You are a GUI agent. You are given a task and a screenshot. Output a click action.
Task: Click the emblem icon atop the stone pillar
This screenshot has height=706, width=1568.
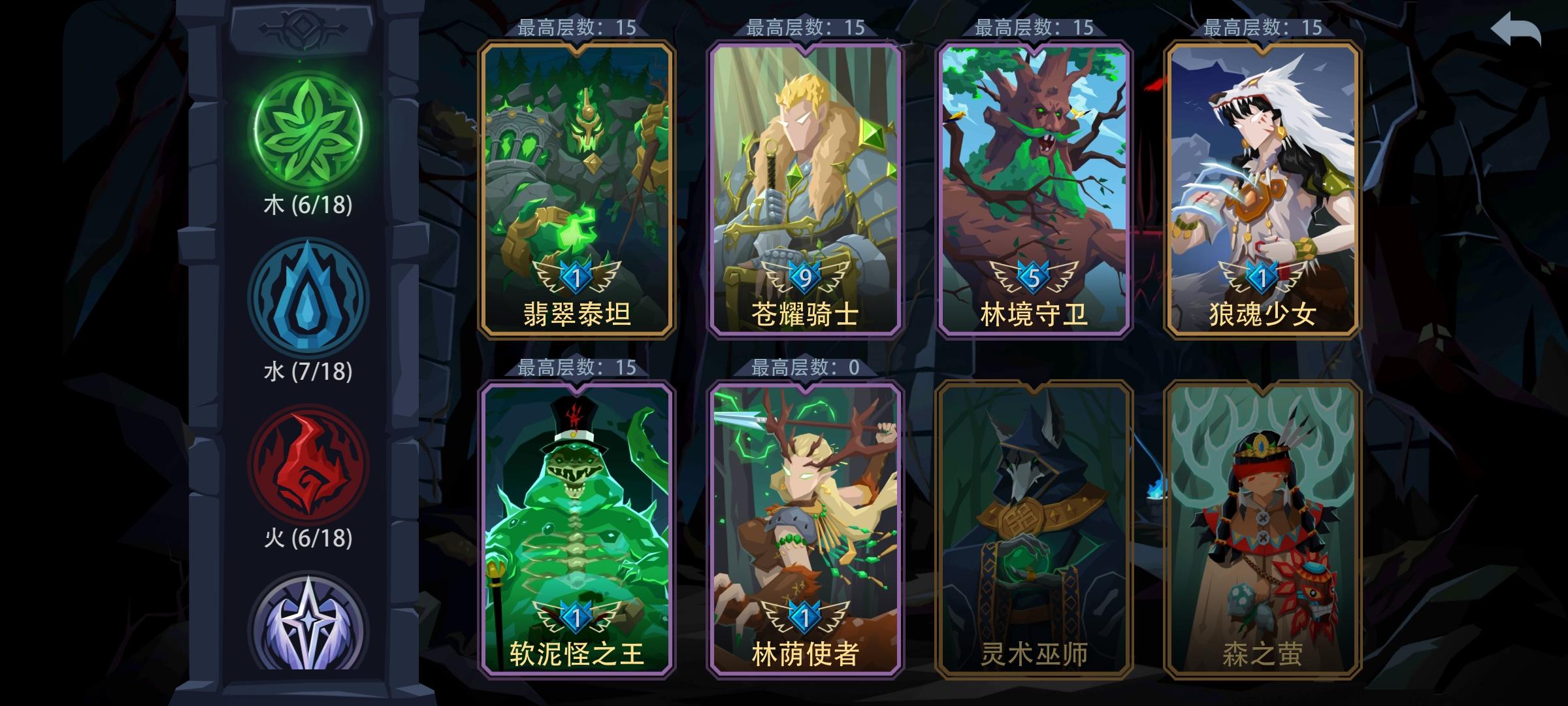(302, 27)
